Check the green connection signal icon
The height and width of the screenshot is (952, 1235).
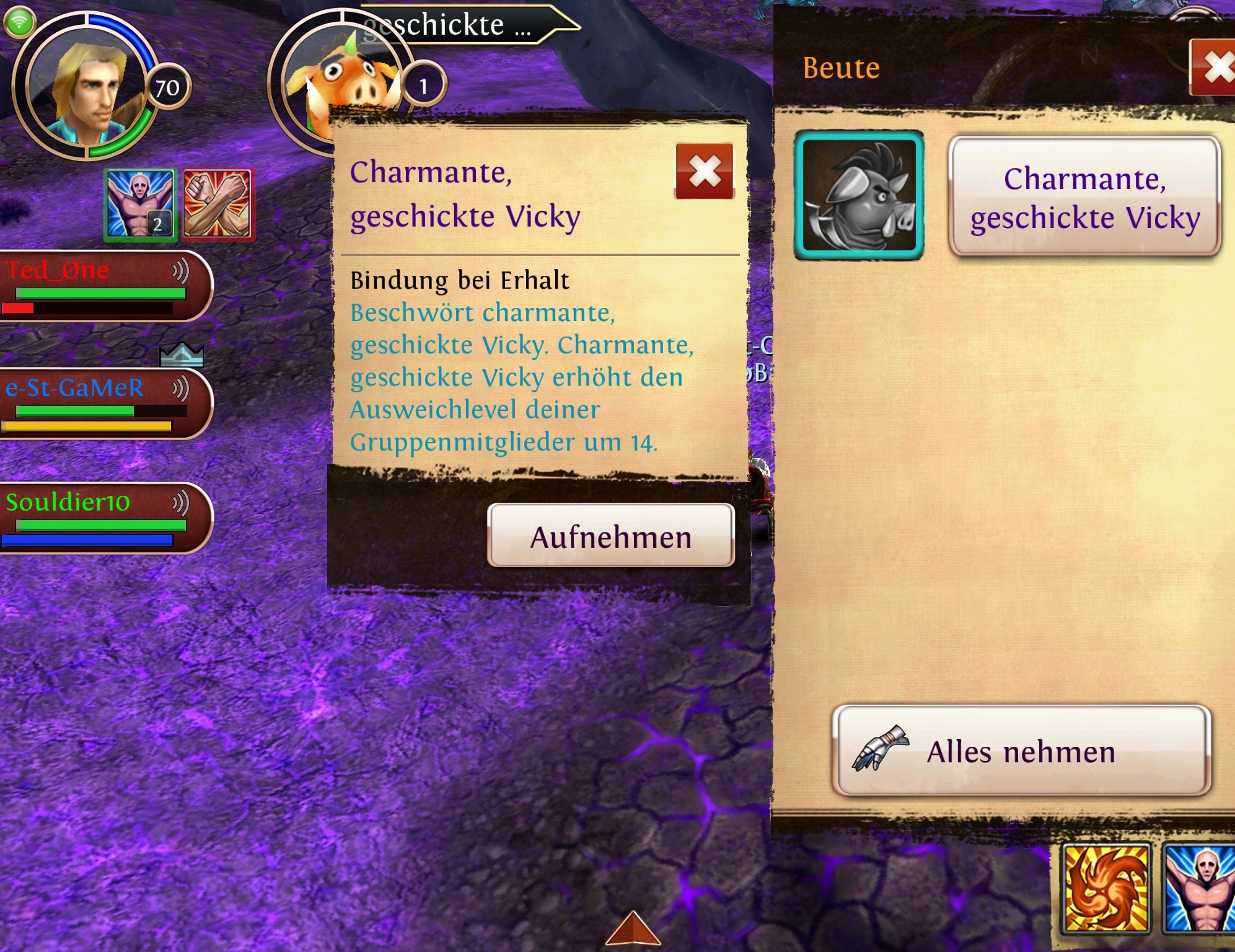click(20, 22)
